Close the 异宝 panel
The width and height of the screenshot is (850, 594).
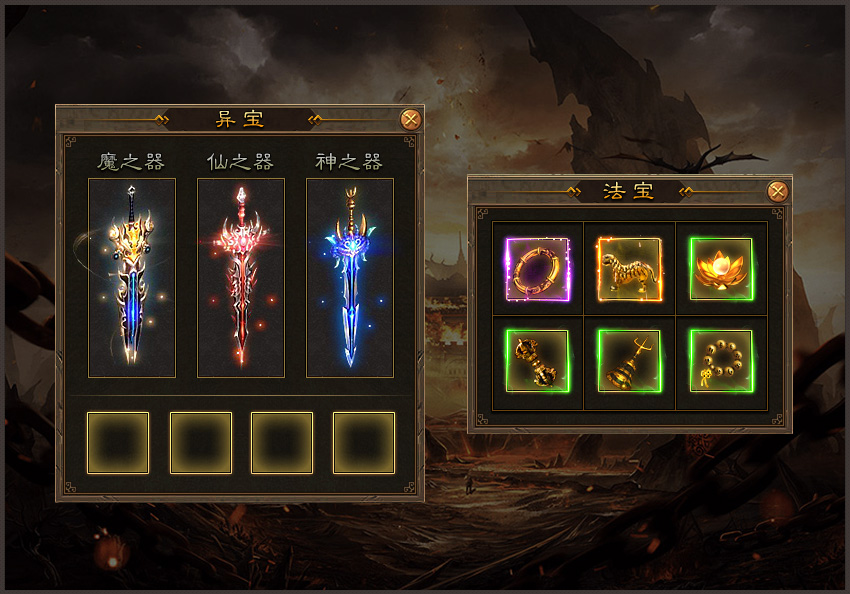point(410,120)
